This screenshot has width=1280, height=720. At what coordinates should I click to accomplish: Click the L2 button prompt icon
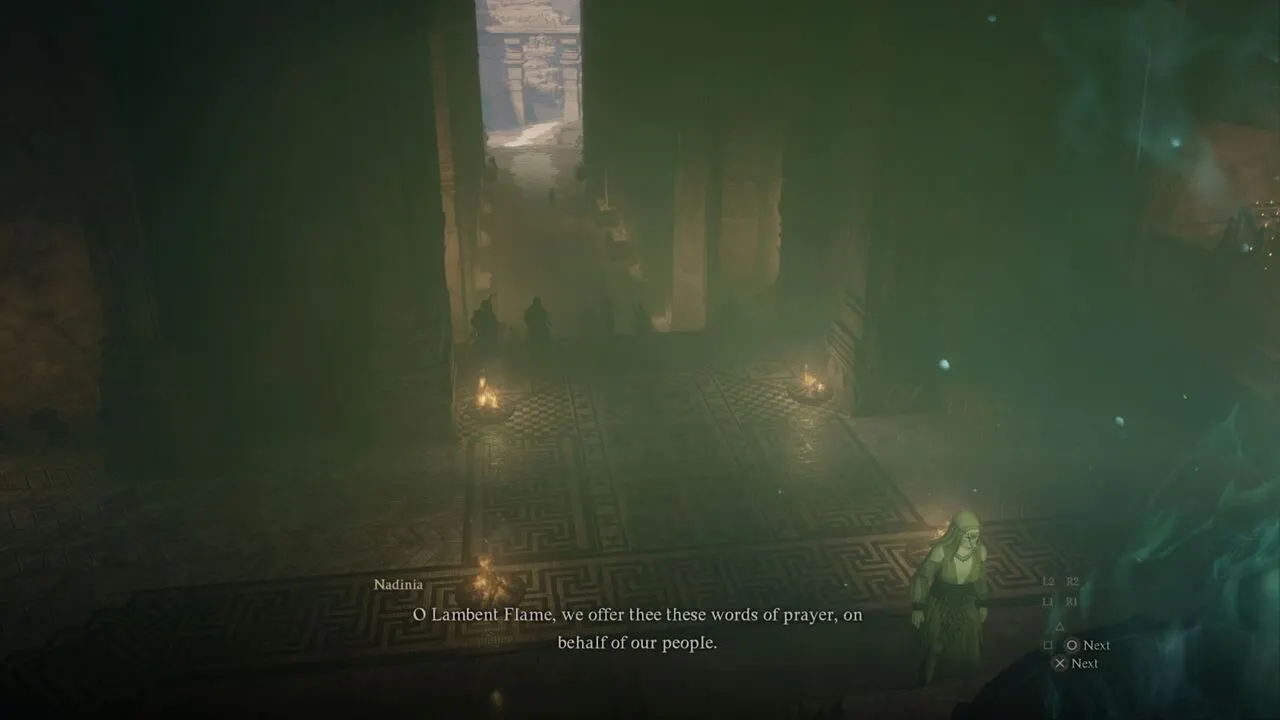[x=1047, y=582]
